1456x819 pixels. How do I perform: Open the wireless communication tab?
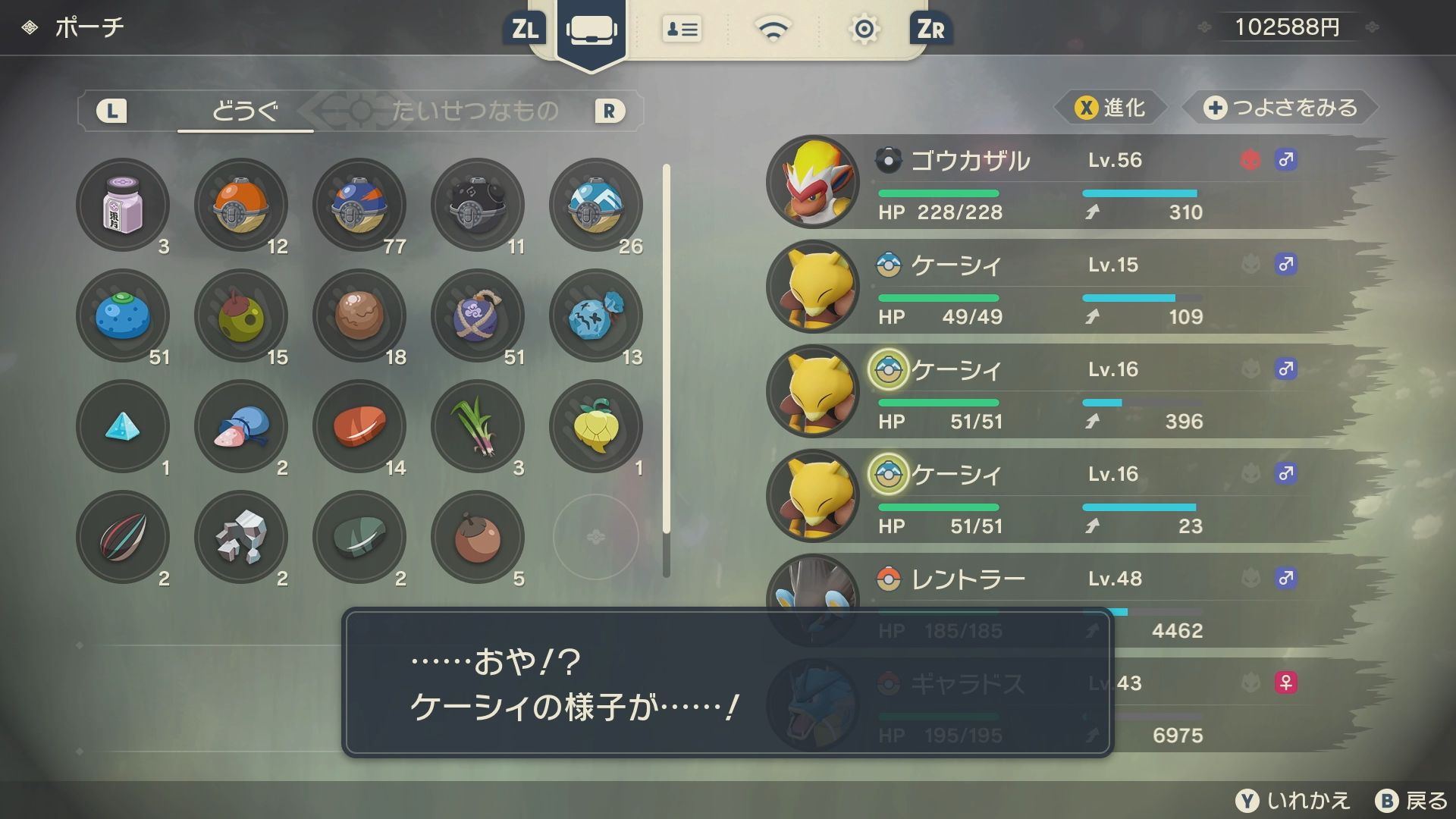(773, 30)
